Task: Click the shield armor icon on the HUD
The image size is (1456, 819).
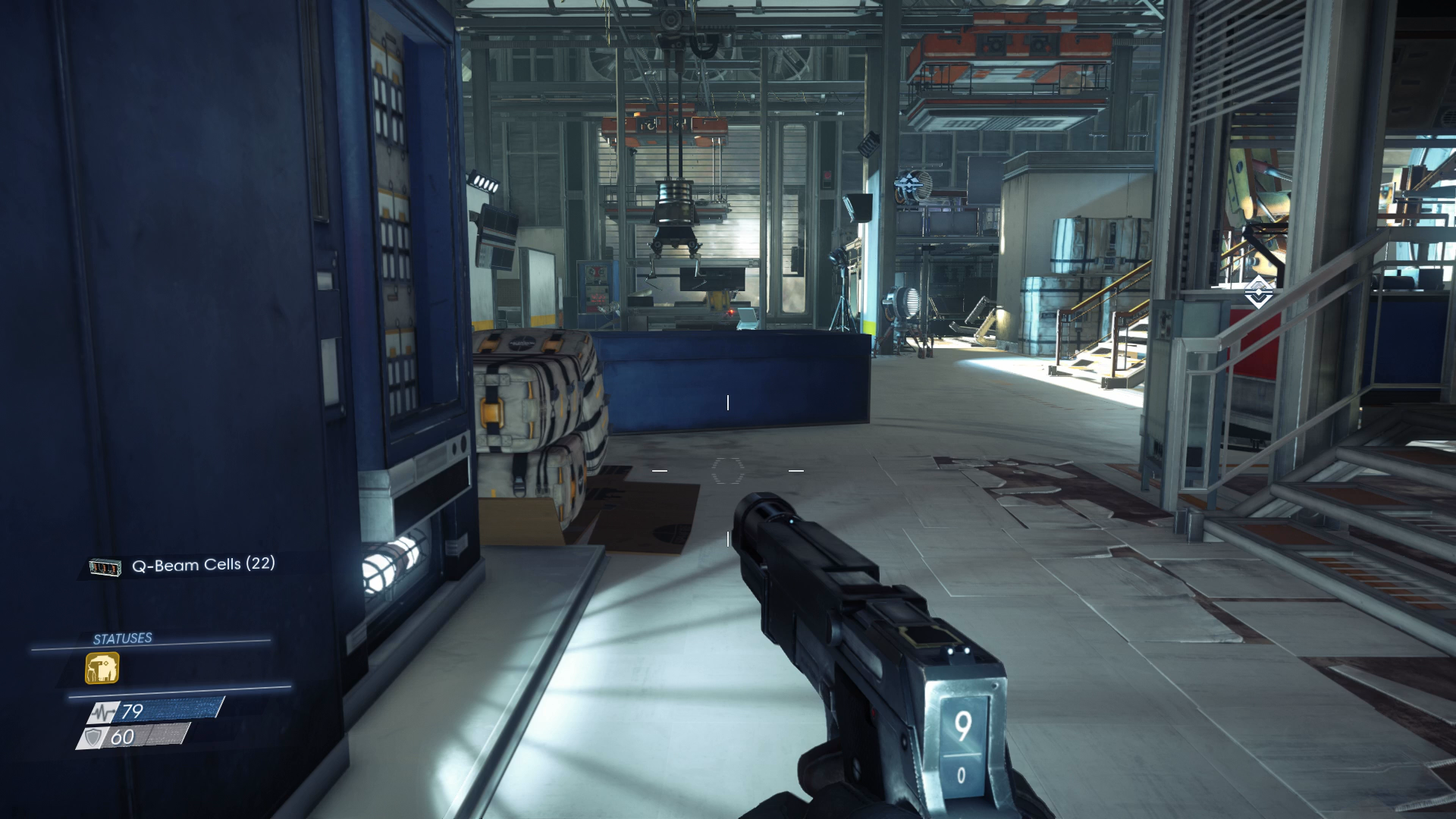Action: 94,736
